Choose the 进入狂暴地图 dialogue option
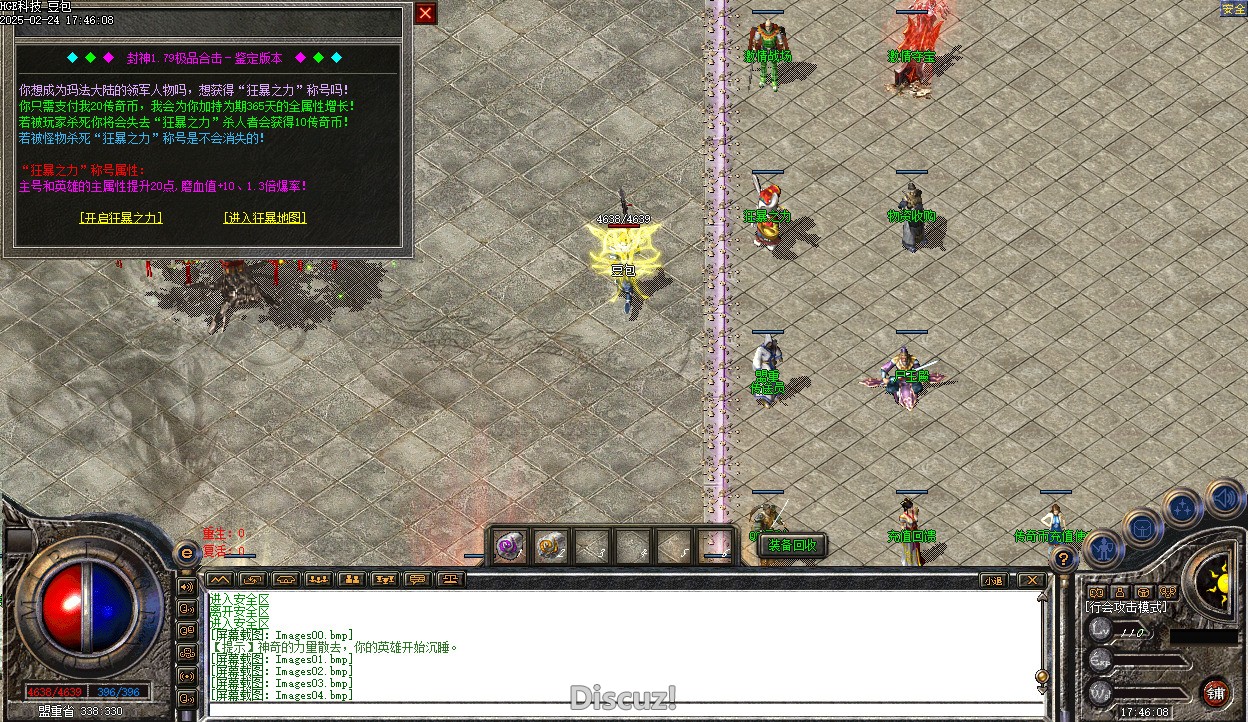The width and height of the screenshot is (1248, 722). [x=264, y=218]
